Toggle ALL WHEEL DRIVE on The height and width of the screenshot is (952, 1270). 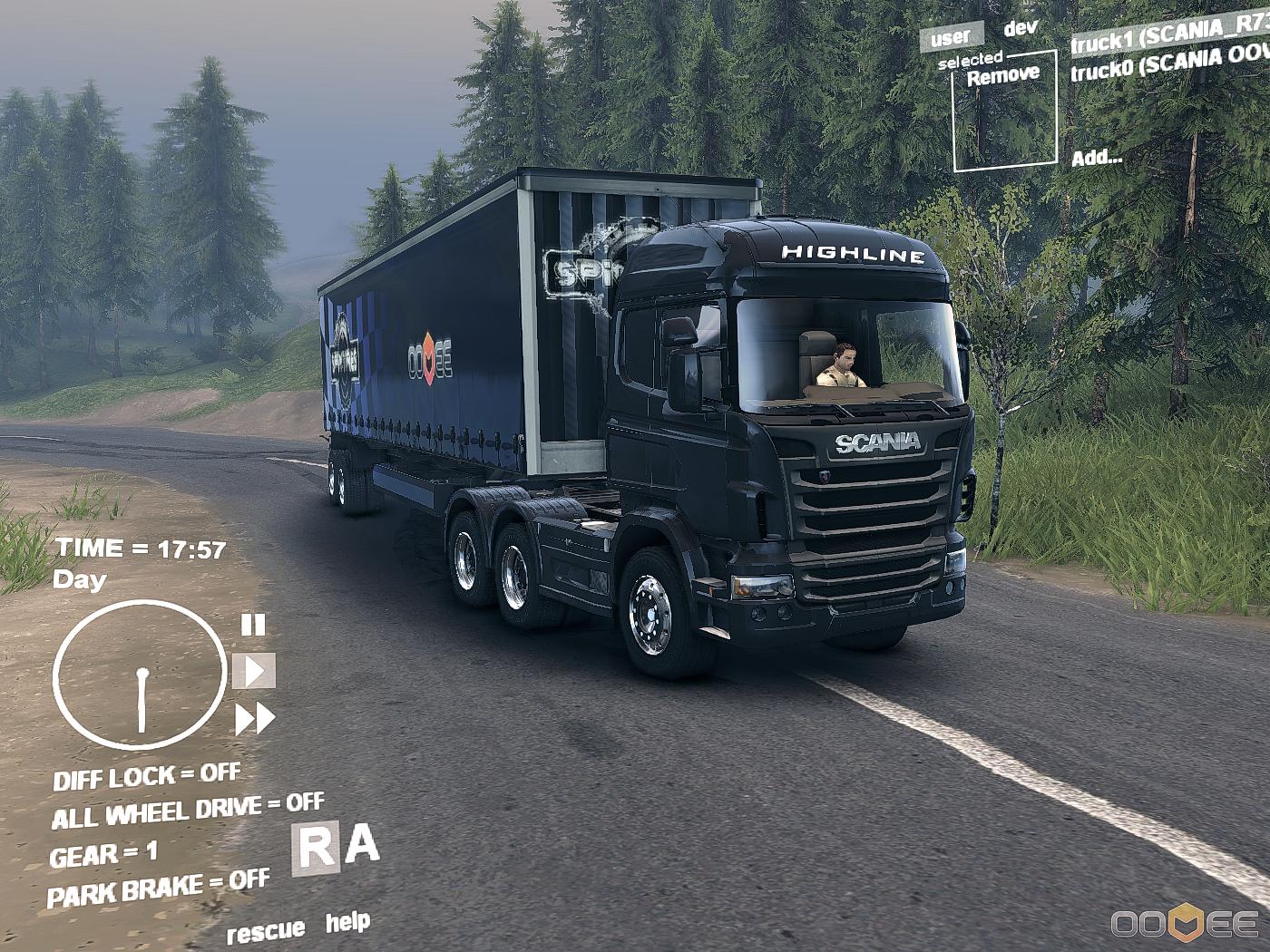187,811
